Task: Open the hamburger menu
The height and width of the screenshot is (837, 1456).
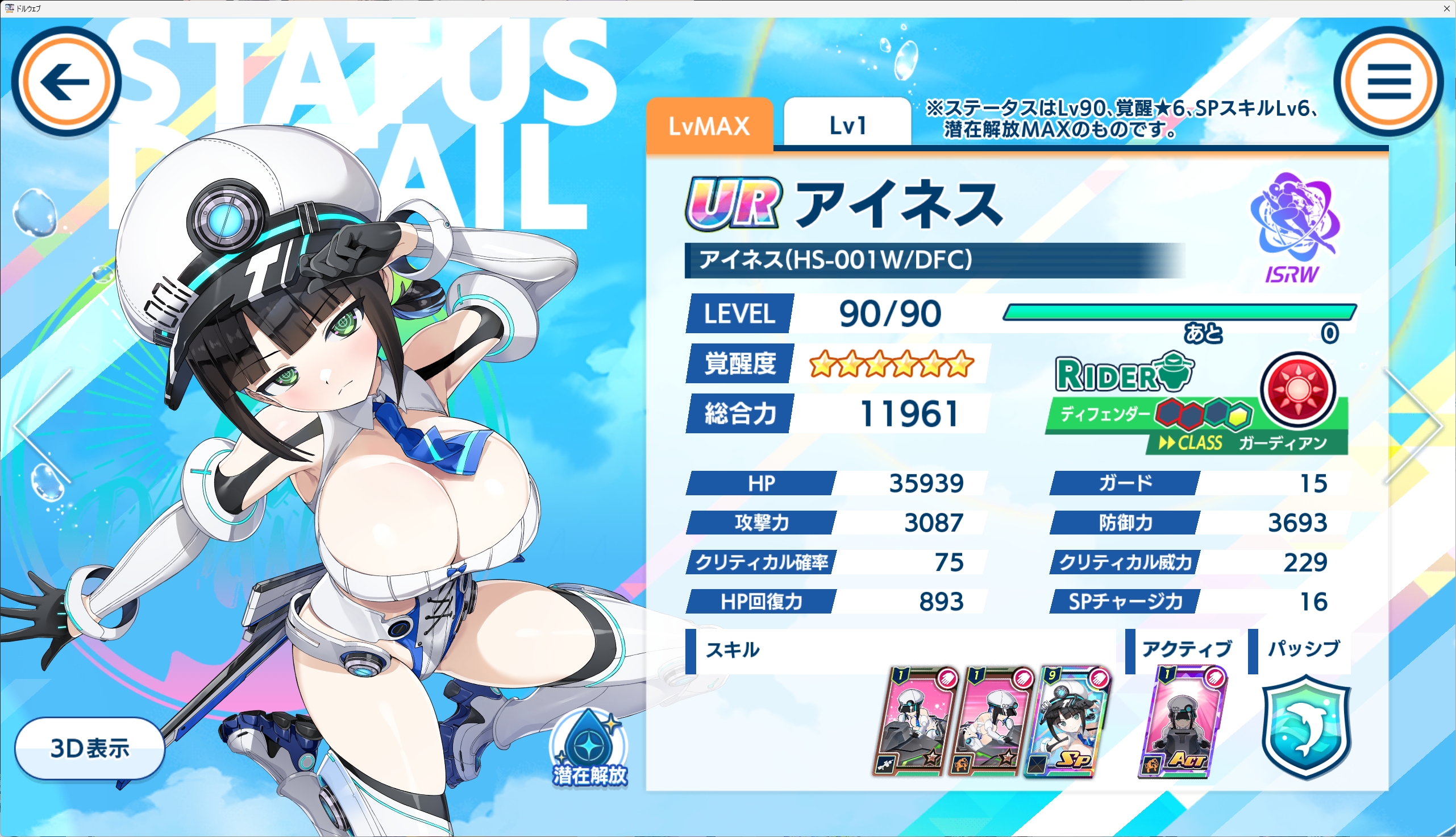Action: [1388, 82]
